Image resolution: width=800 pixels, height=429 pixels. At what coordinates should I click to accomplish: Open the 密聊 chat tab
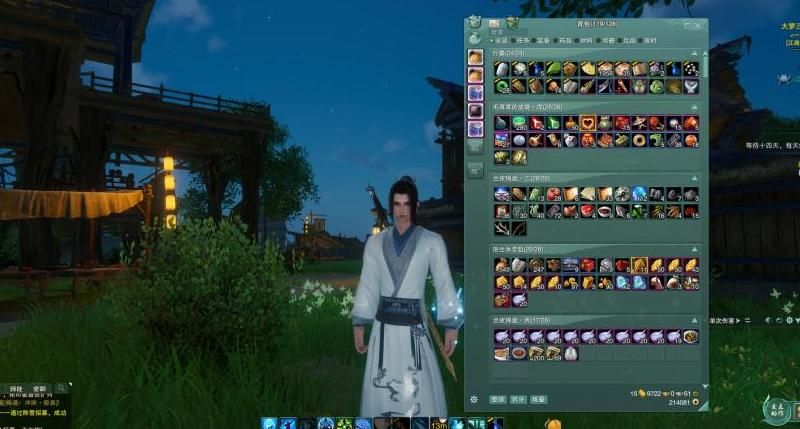point(39,388)
